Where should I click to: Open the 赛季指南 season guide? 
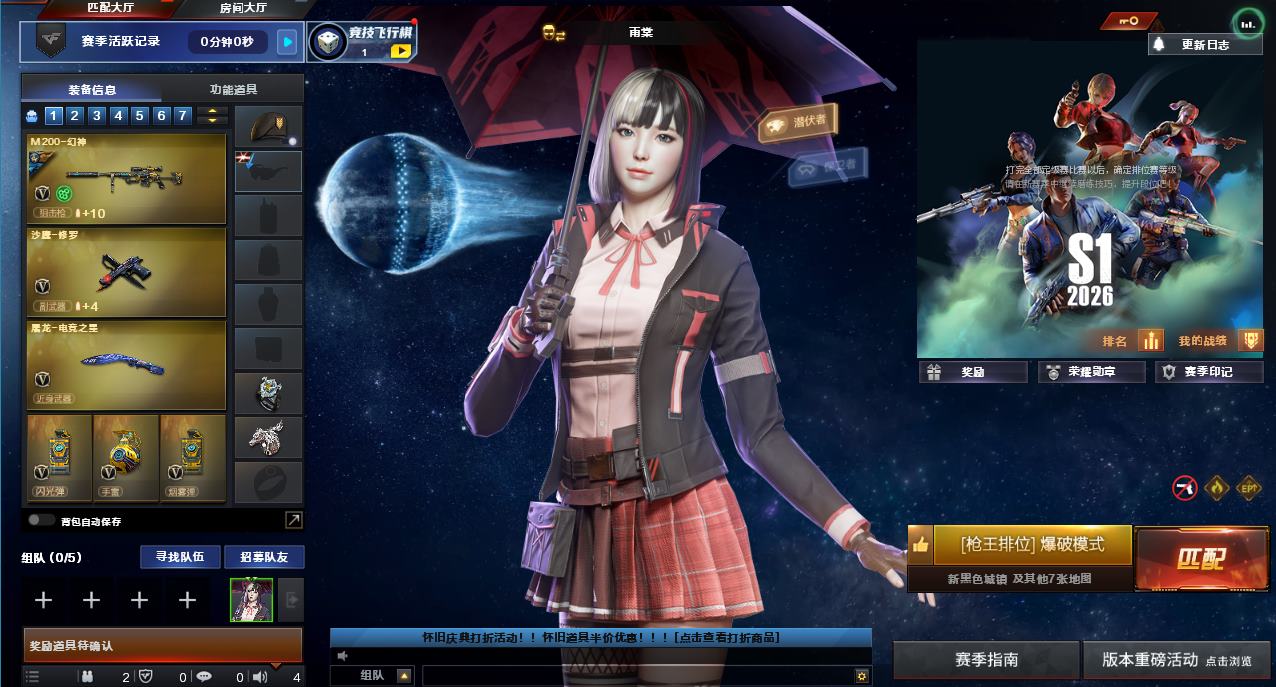coord(986,660)
